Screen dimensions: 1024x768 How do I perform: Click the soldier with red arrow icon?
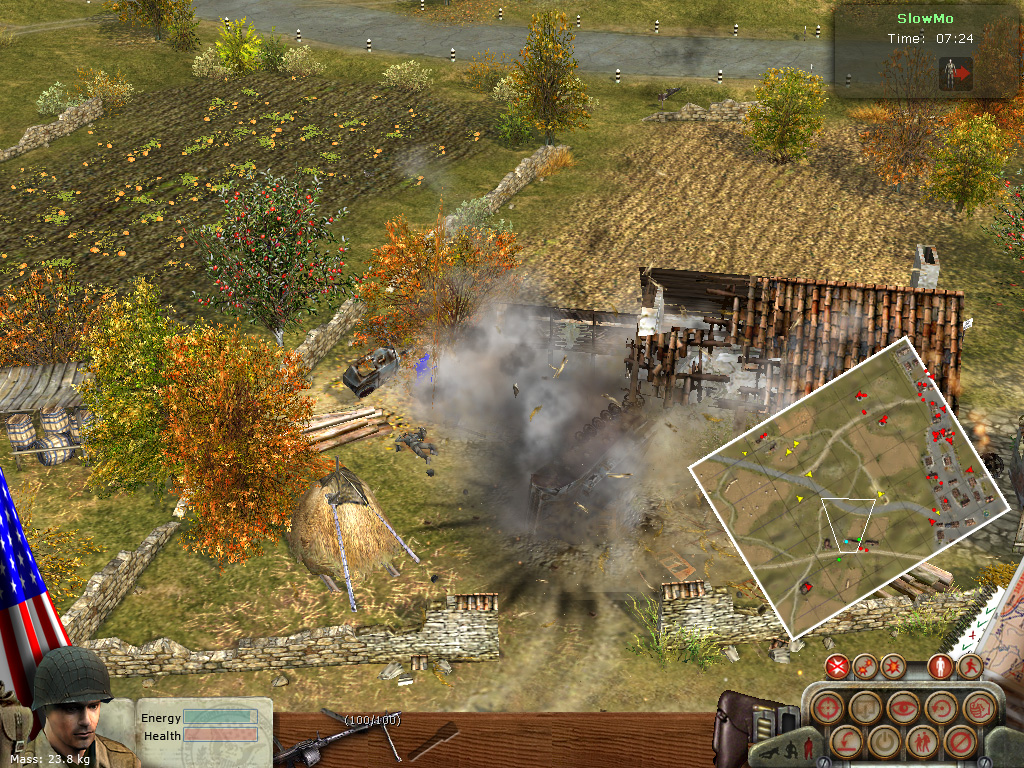(956, 73)
